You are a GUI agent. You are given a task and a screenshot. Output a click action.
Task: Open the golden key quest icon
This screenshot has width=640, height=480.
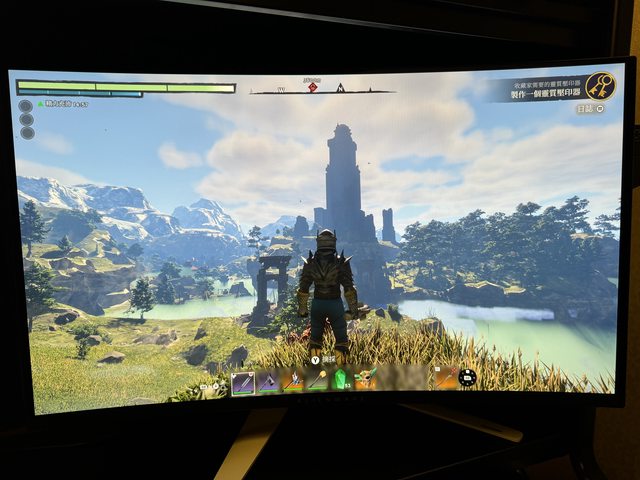(600, 86)
